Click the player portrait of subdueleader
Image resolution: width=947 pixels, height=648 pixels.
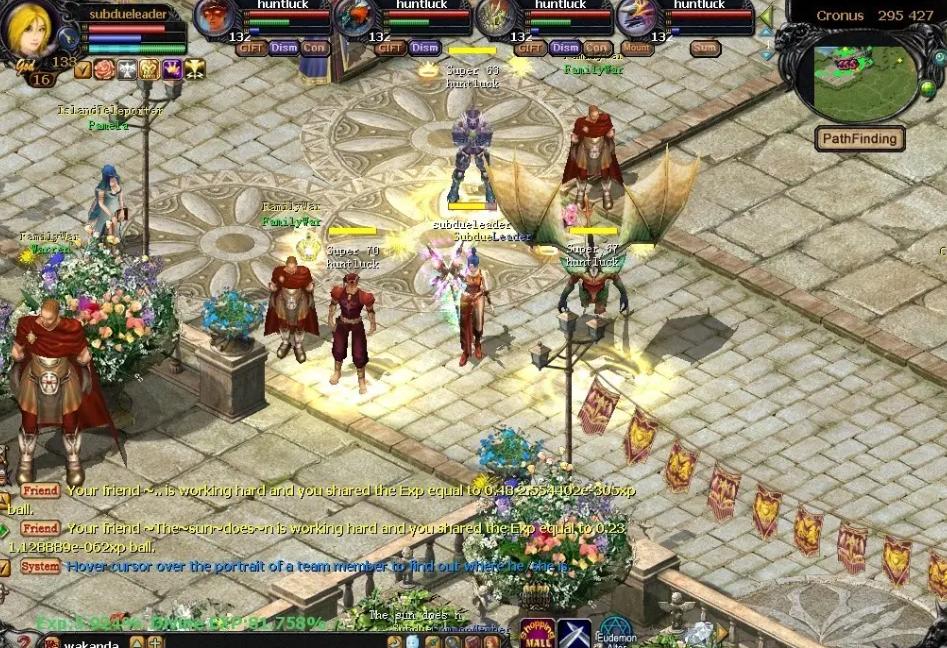(x=31, y=32)
